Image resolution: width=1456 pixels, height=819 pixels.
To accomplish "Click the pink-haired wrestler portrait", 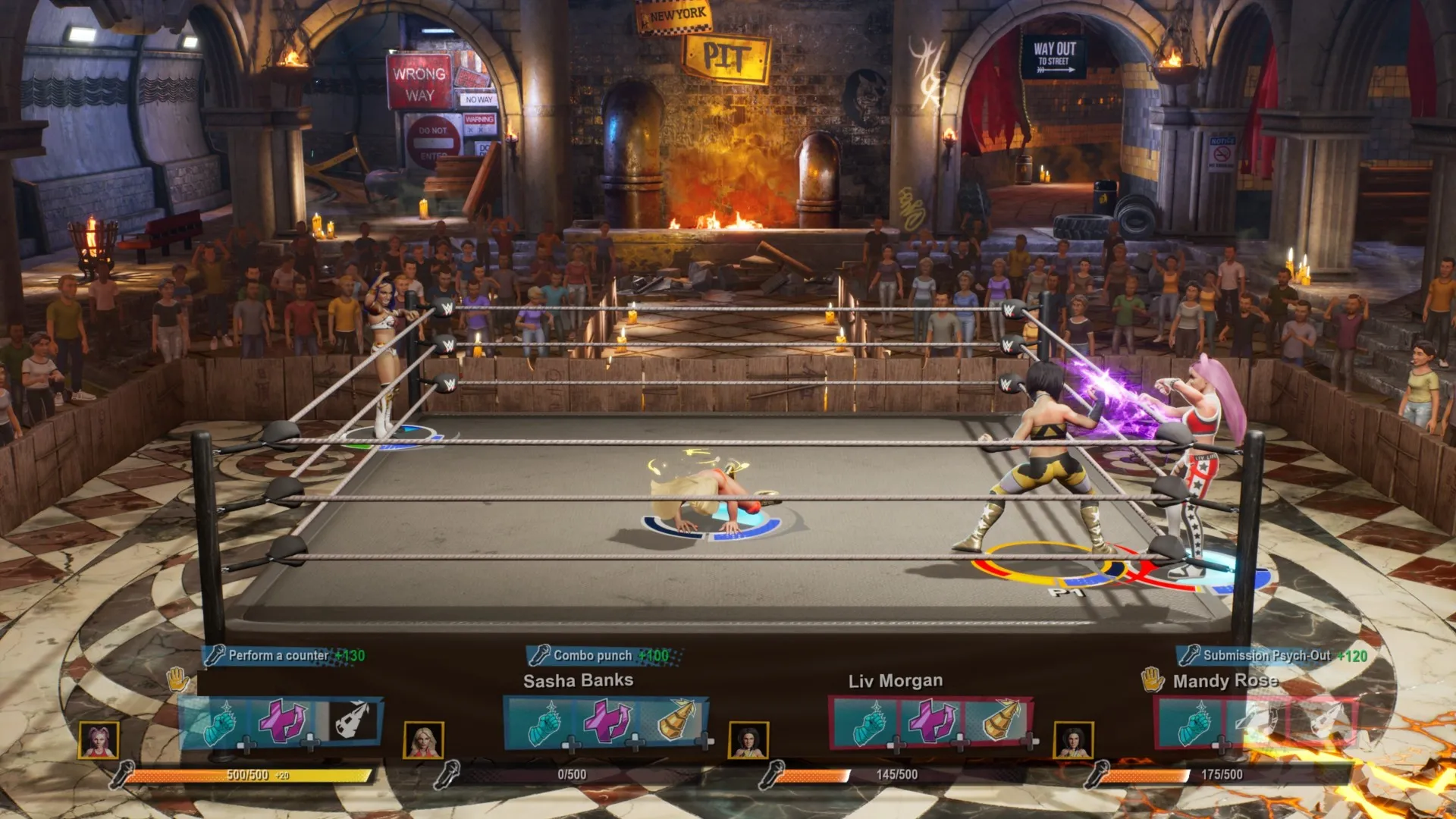I will coord(99,740).
